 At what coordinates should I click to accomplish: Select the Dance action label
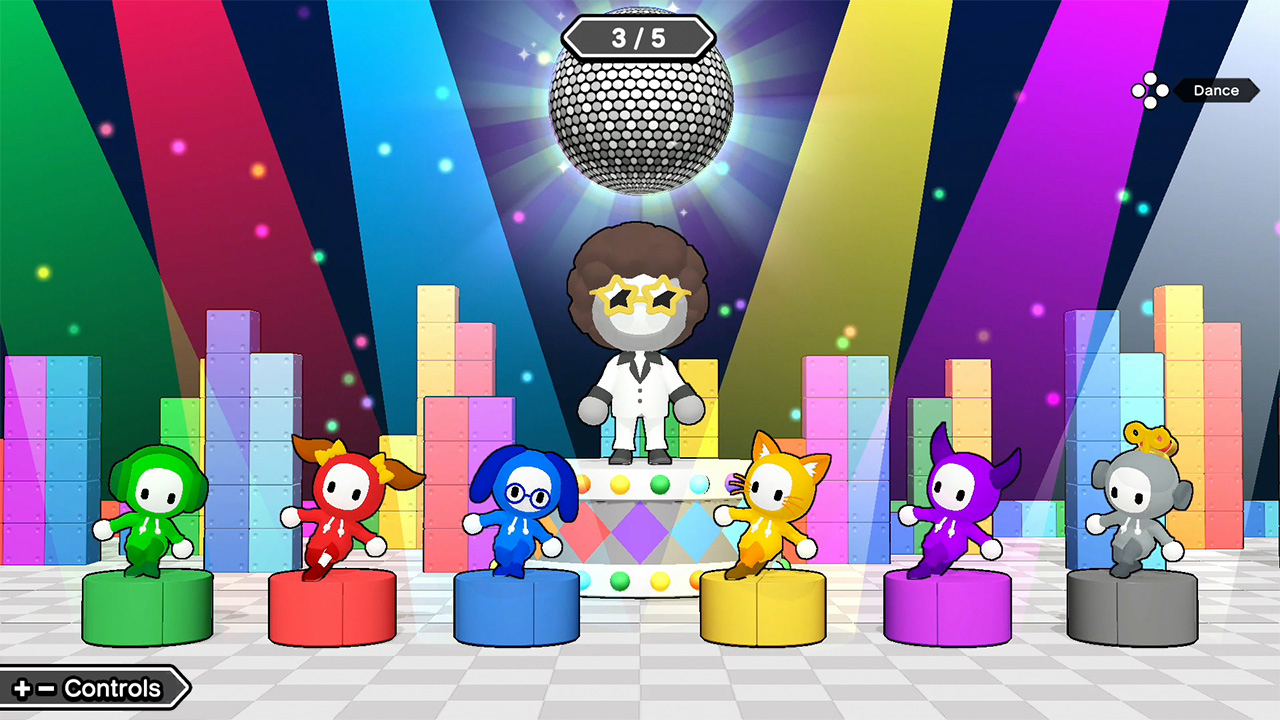(1215, 90)
